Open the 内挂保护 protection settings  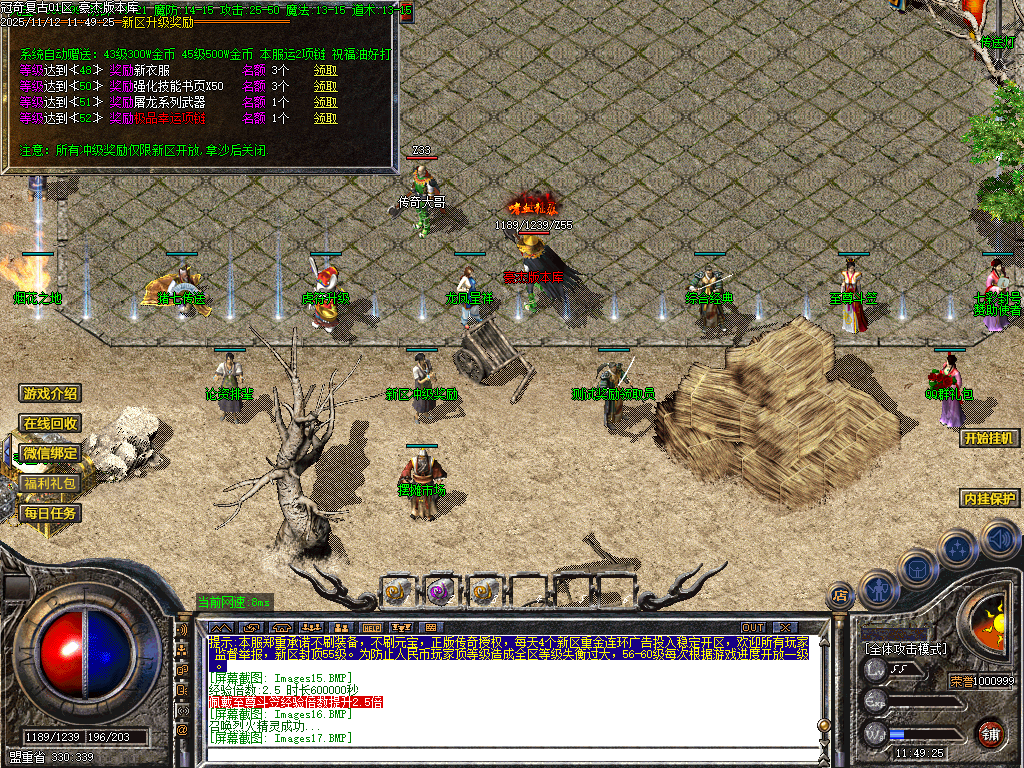(989, 499)
